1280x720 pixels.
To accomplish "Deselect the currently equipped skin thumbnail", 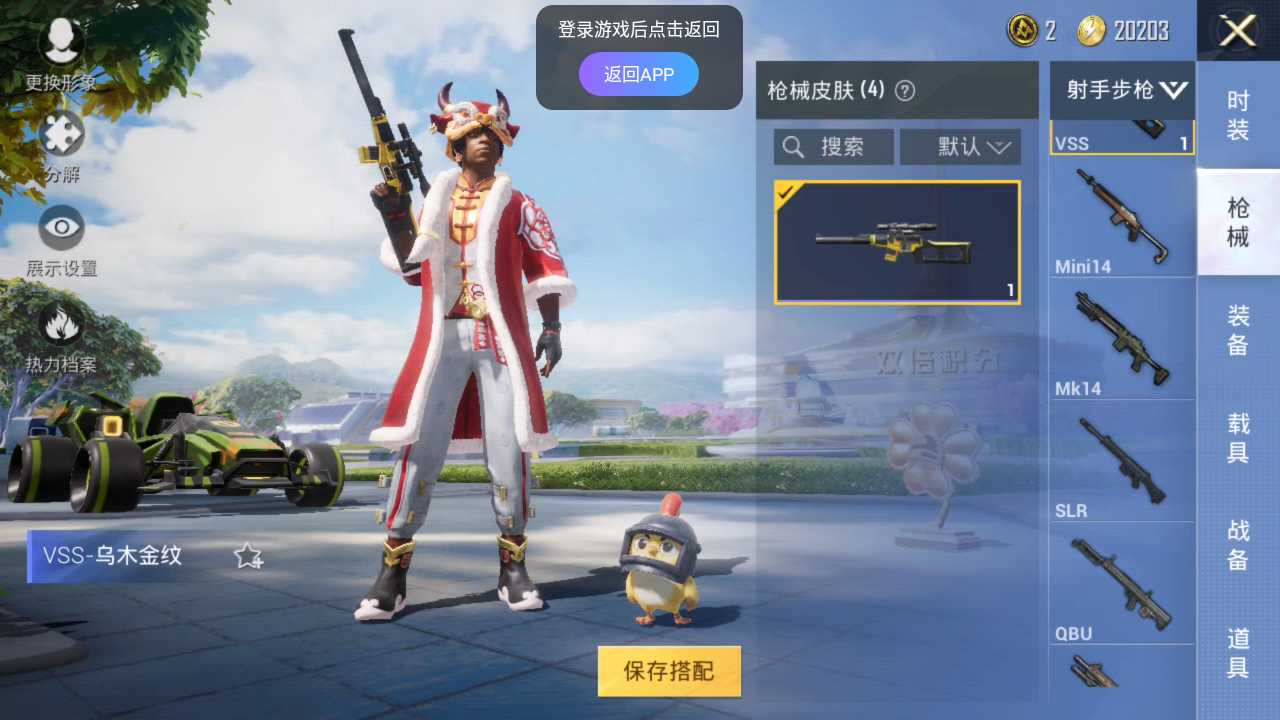I will 897,241.
